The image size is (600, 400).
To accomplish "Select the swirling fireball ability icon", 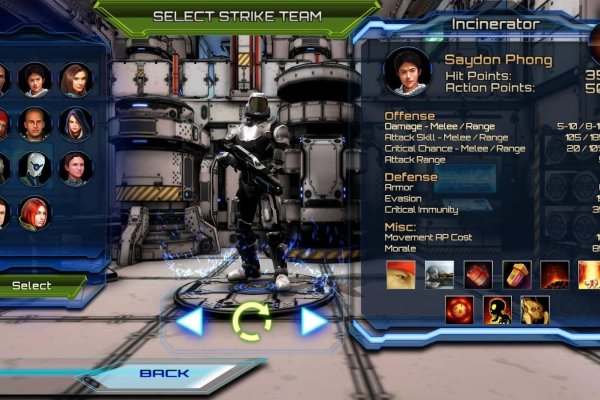I will (459, 309).
